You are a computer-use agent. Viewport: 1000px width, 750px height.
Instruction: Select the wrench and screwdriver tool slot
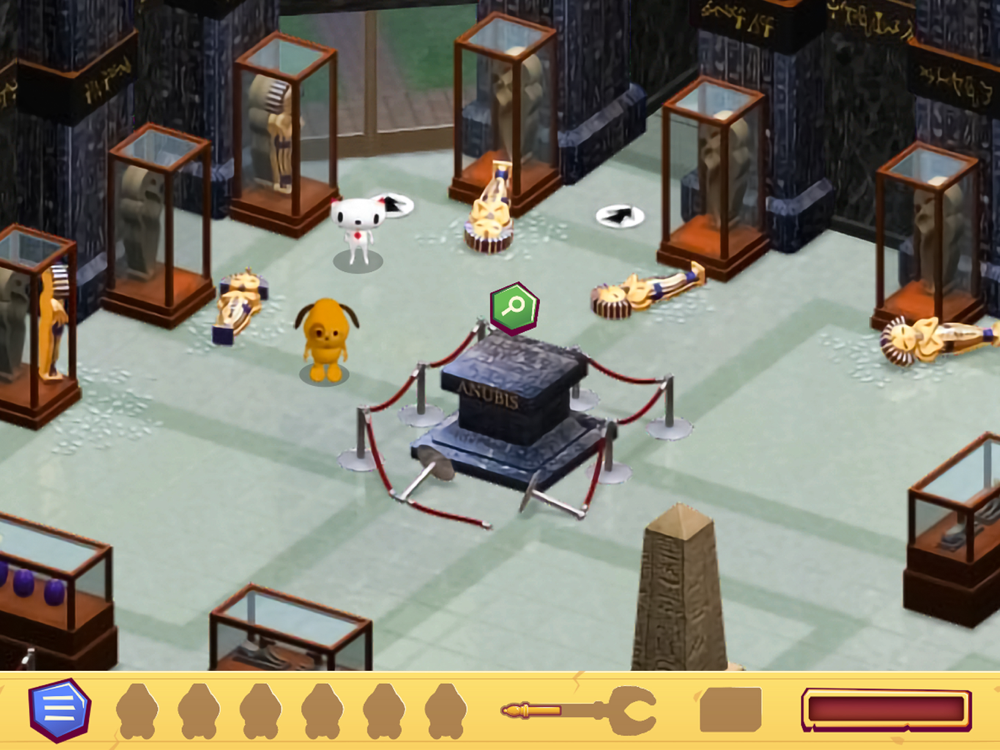click(x=579, y=711)
